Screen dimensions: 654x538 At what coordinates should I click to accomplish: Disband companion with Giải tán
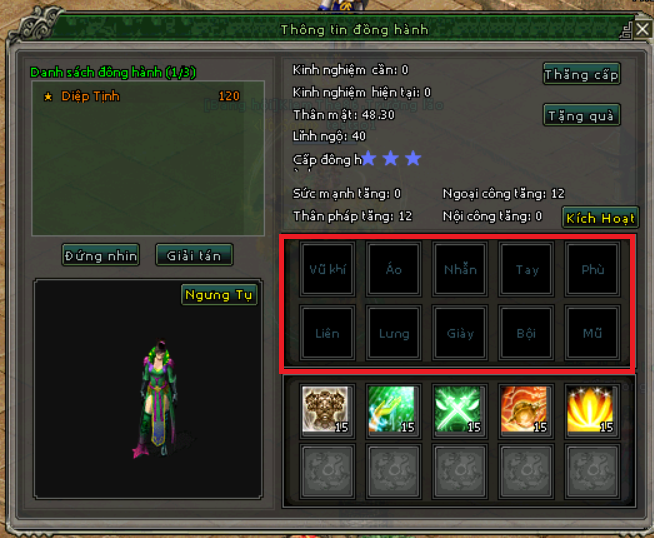[x=194, y=255]
